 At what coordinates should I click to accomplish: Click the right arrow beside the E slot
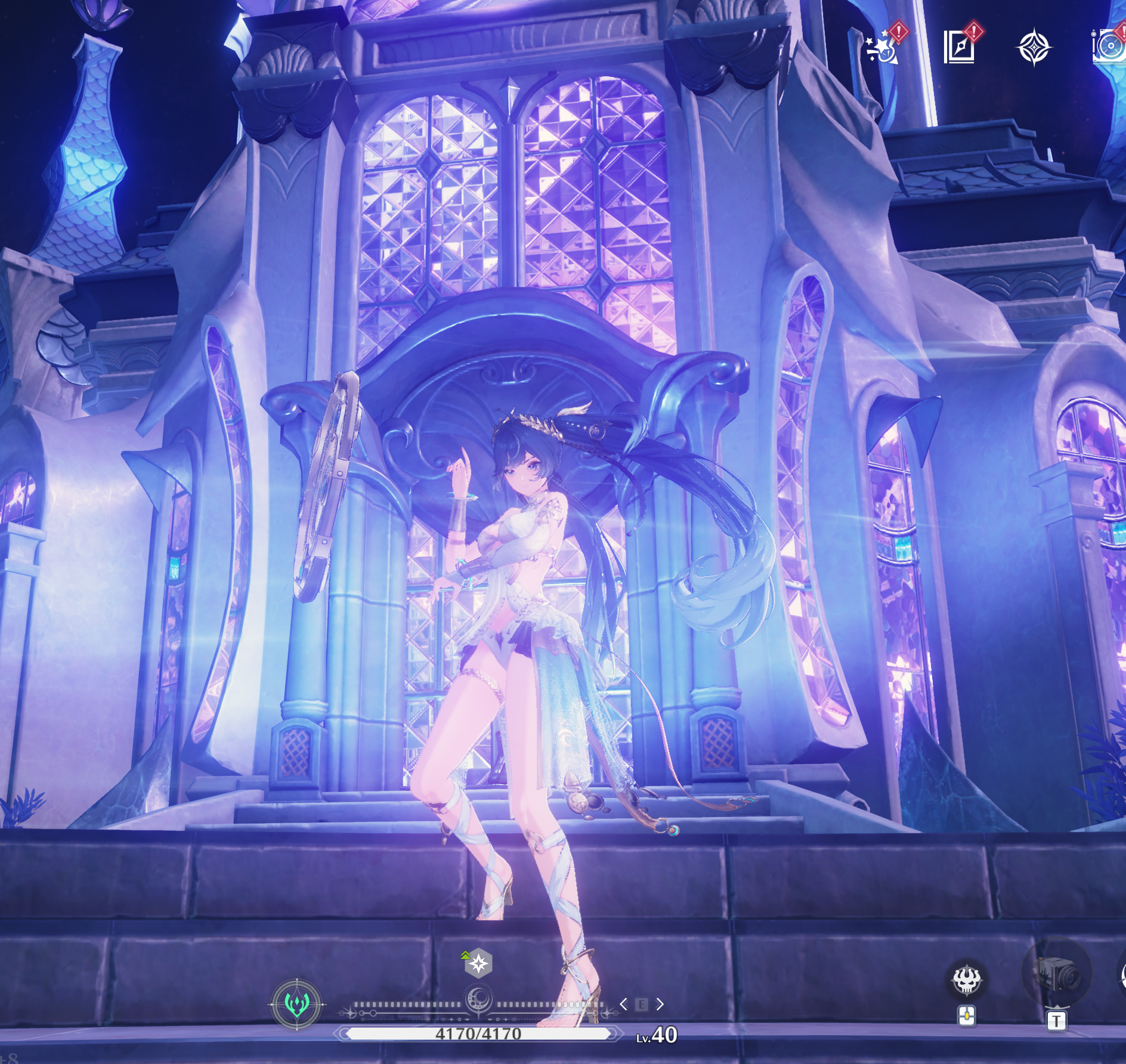coord(660,1004)
